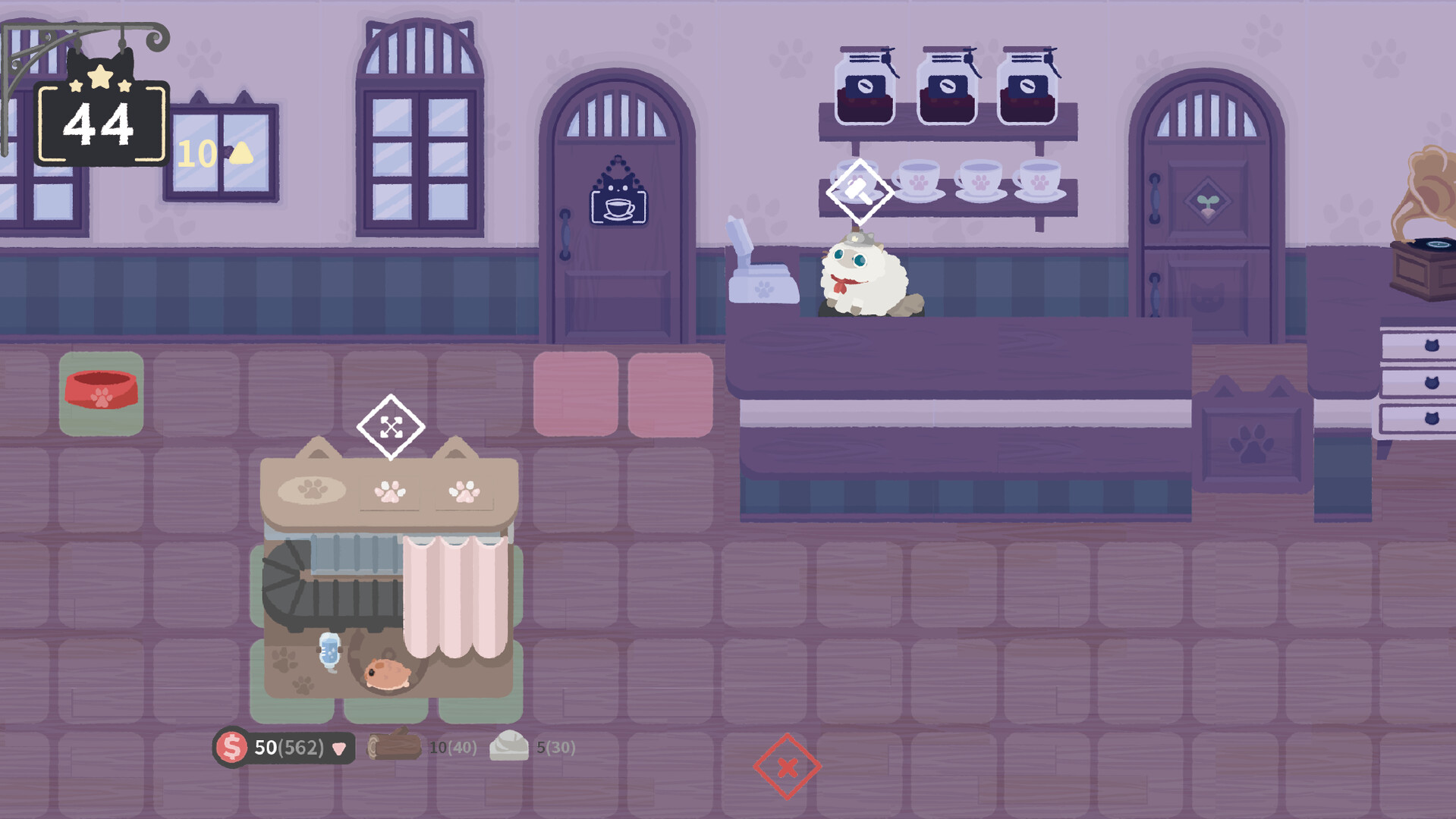
Task: Click the sprout emblem on the right door
Action: [x=1209, y=201]
